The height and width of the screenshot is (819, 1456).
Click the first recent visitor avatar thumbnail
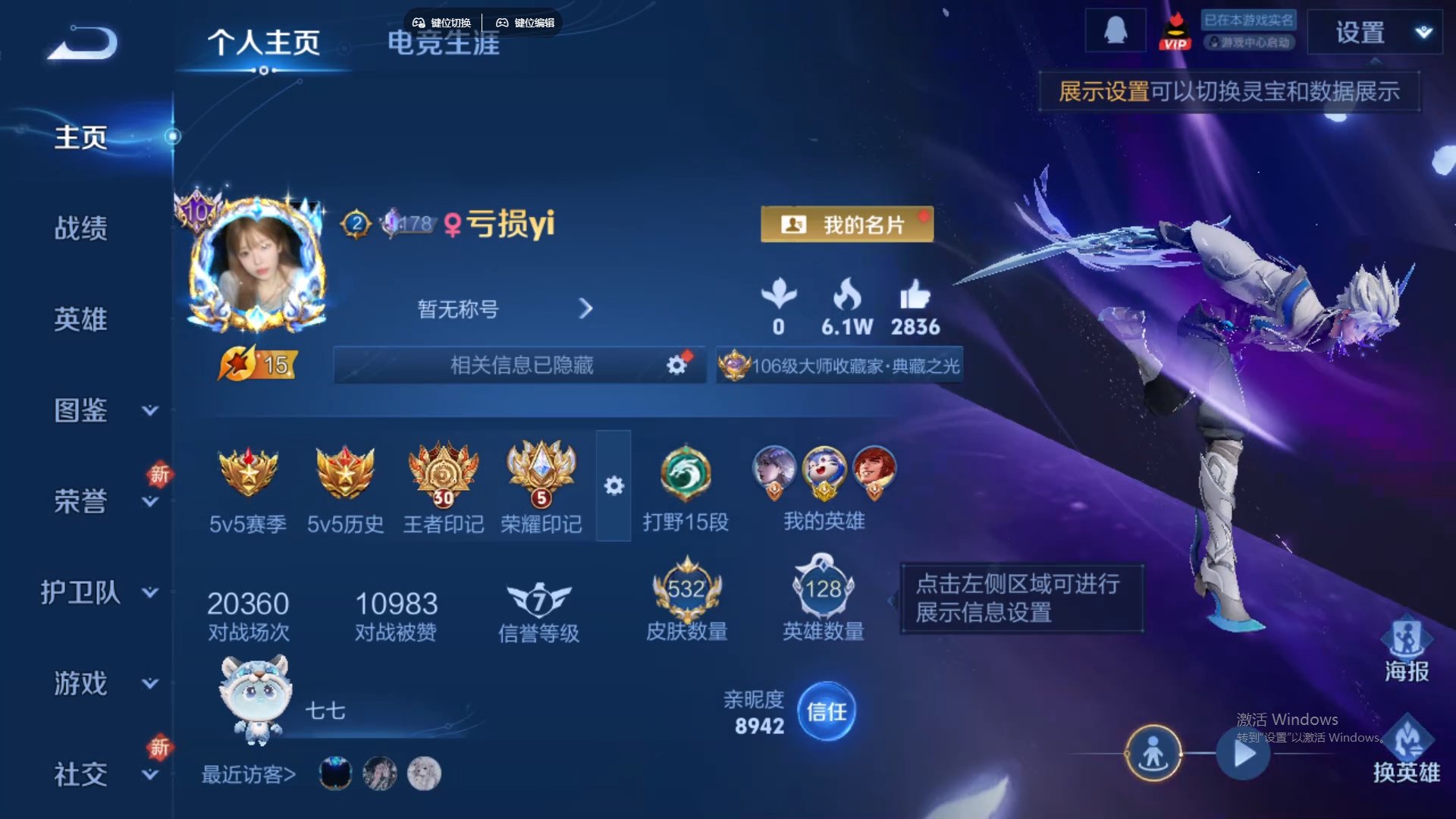(x=334, y=771)
